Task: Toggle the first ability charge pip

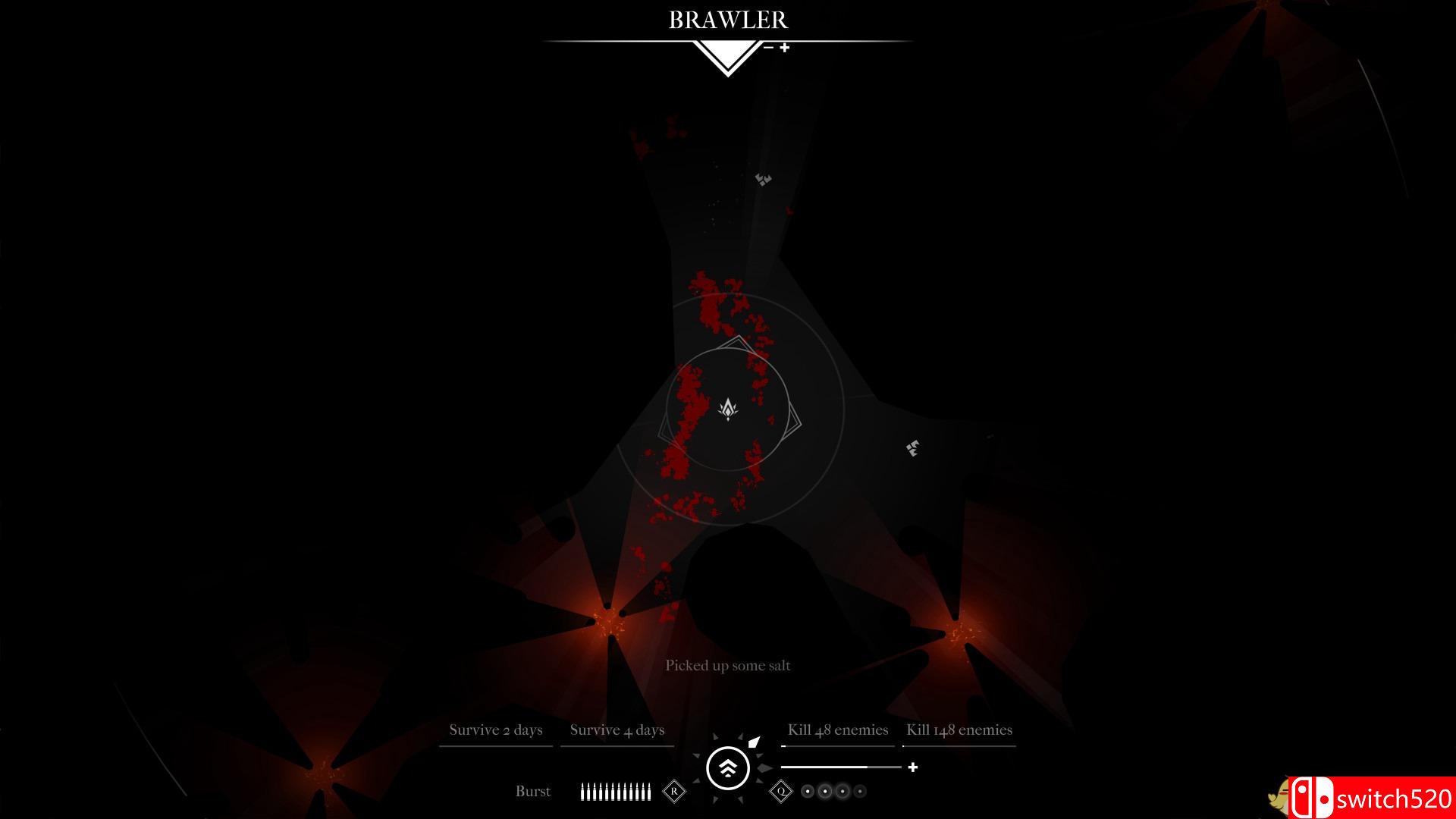Action: click(807, 791)
